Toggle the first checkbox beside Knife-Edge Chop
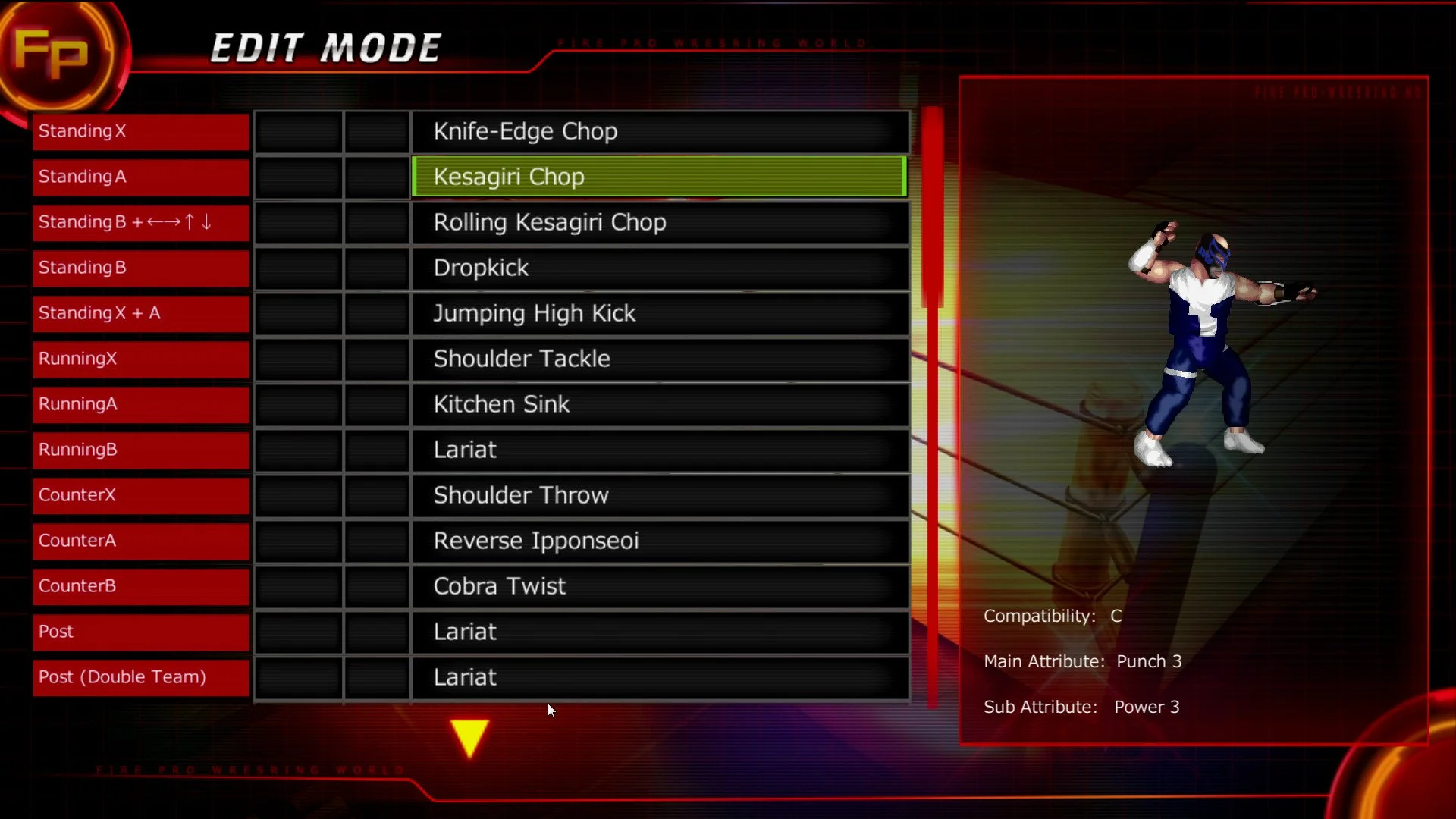The width and height of the screenshot is (1456, 819). point(298,131)
